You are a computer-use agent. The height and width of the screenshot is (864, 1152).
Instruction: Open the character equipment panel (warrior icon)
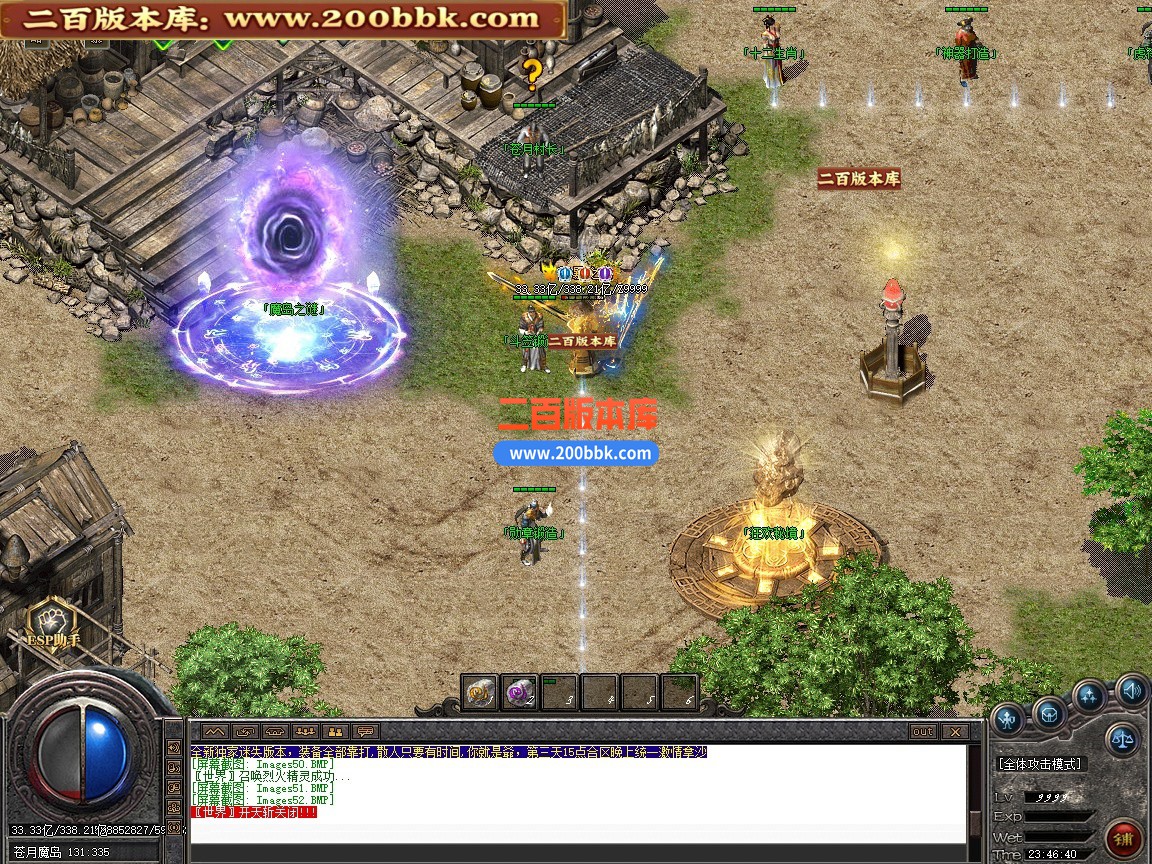(1007, 717)
